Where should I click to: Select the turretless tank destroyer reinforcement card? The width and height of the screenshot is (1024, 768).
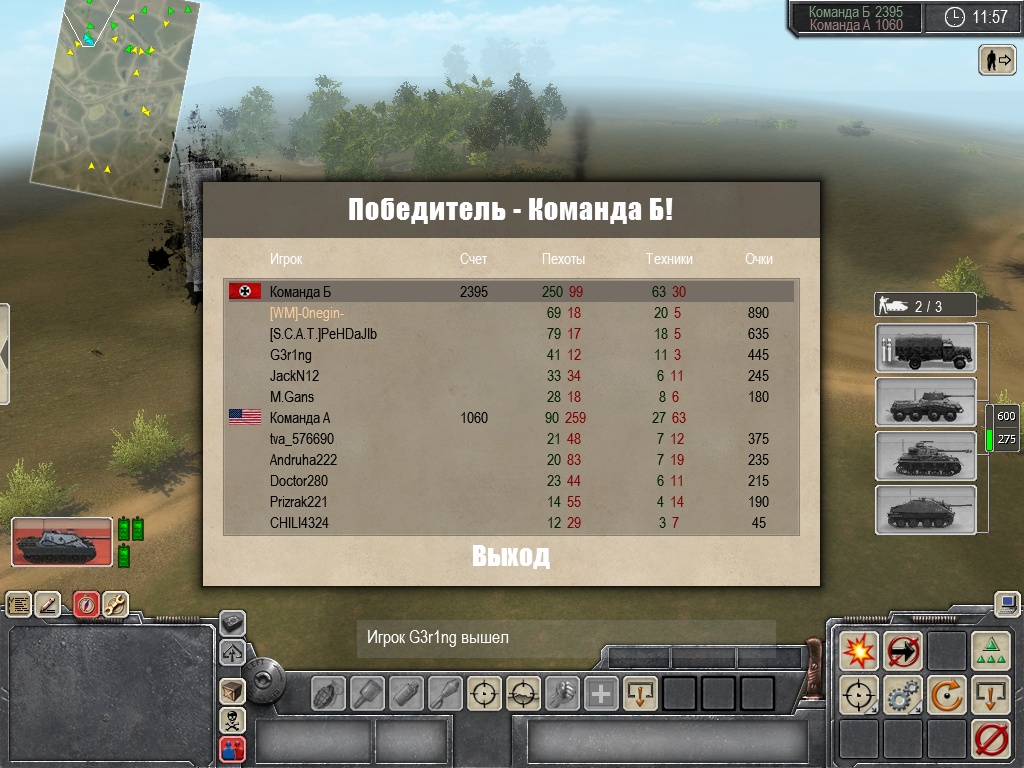(925, 510)
